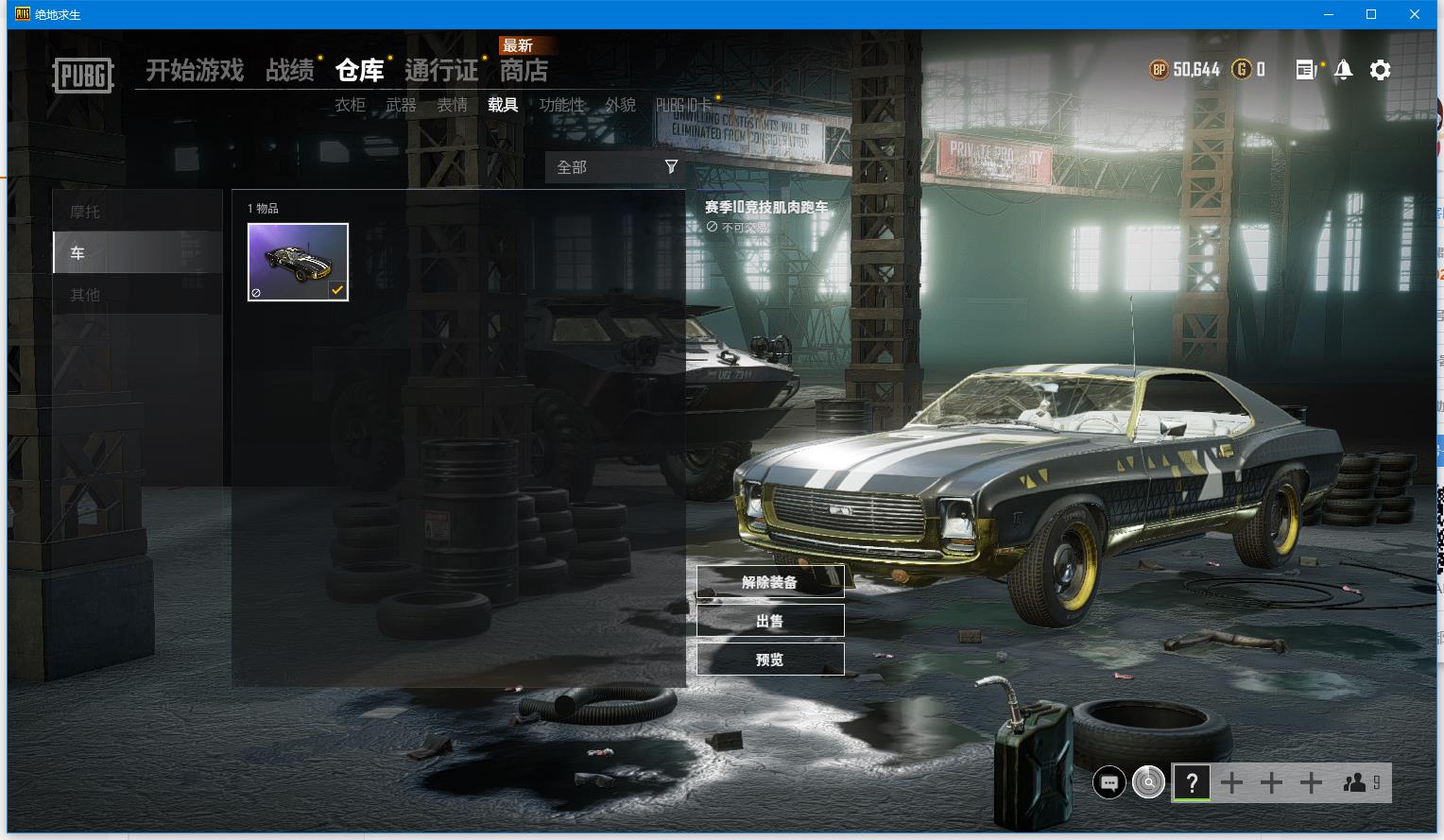Open the 外貌 appearance sub-tab
The image size is (1444, 840).
[620, 105]
